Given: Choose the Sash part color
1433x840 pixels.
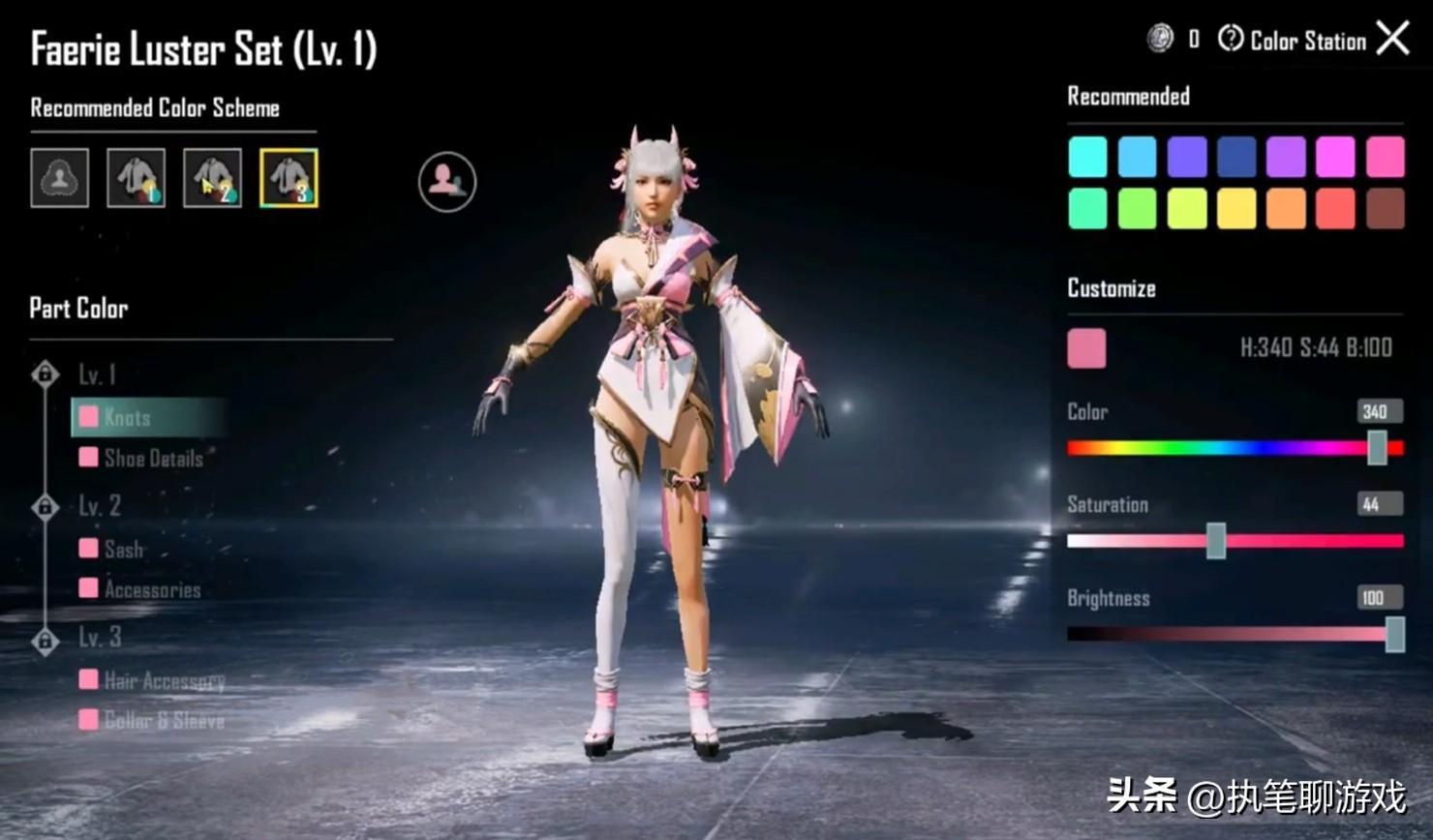Looking at the screenshot, I should tap(122, 549).
